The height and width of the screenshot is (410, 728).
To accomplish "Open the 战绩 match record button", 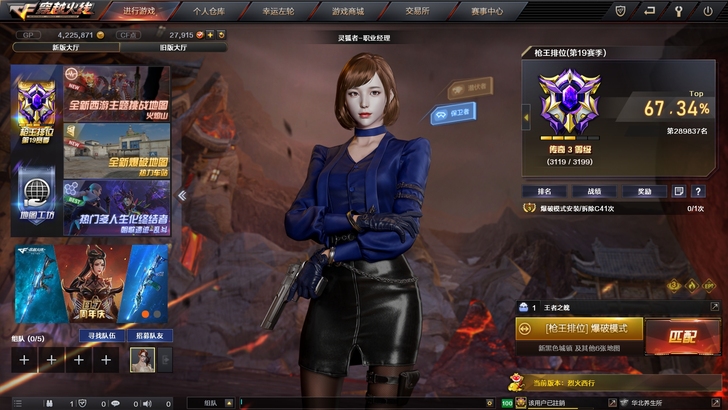I will point(594,191).
